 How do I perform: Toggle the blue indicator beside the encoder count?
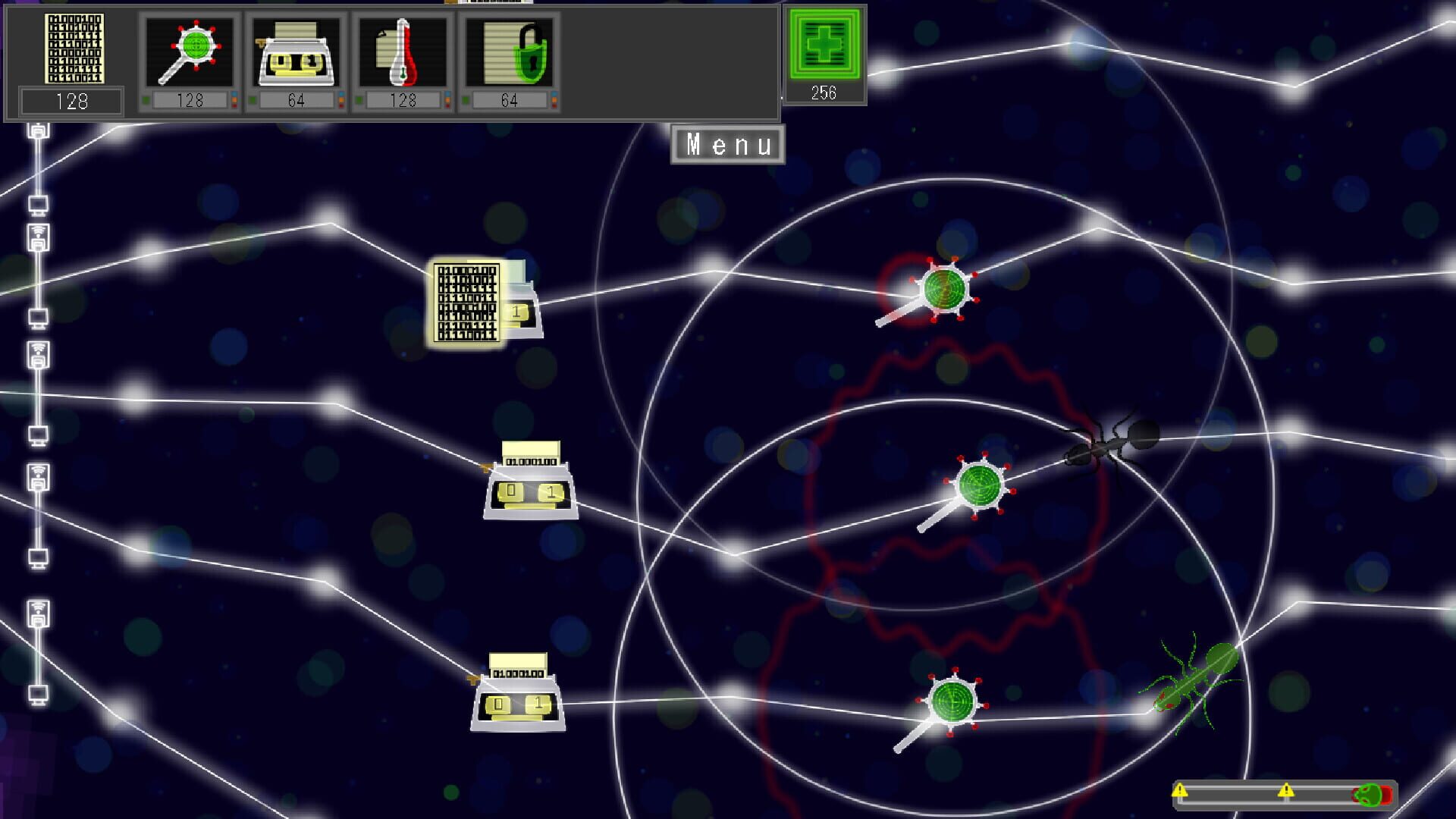(341, 94)
